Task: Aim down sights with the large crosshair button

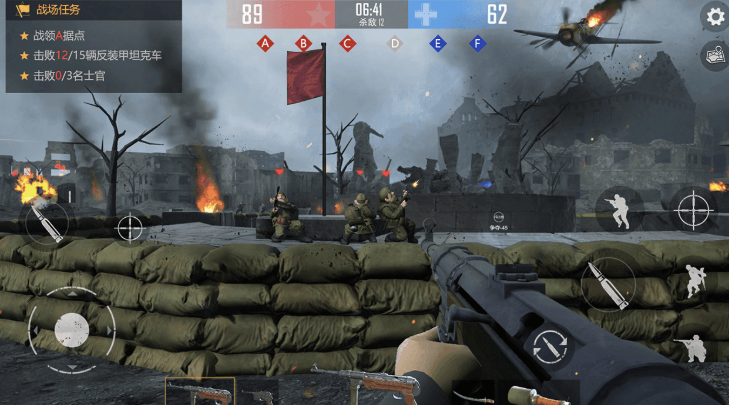Action: (693, 209)
